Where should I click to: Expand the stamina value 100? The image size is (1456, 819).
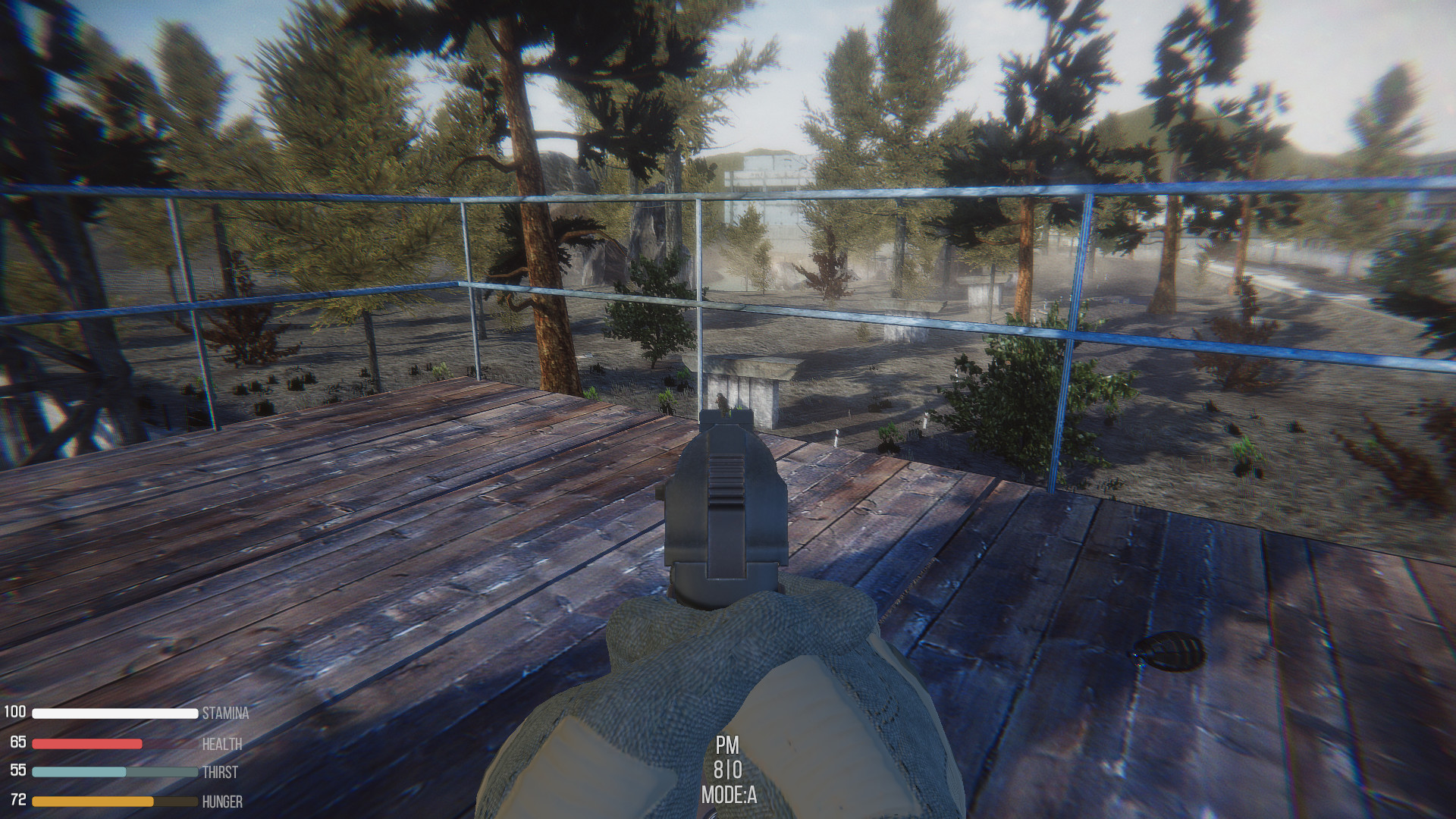point(15,713)
